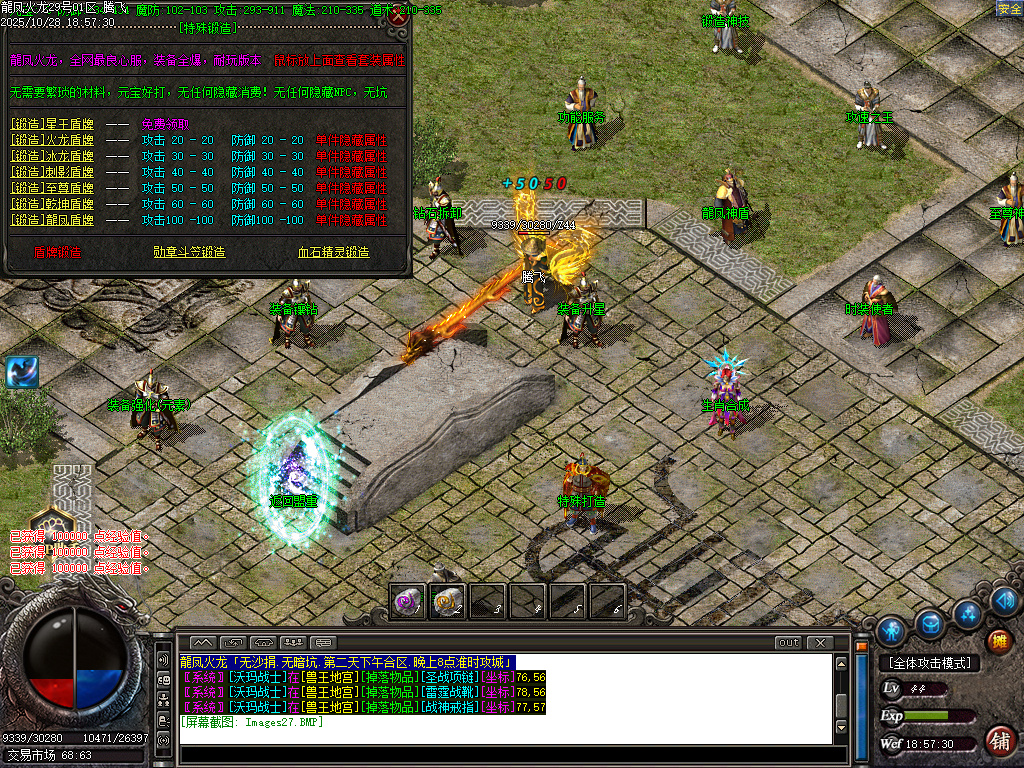
Task: Choose the 星王盾牌 forging option
Action: click(52, 125)
